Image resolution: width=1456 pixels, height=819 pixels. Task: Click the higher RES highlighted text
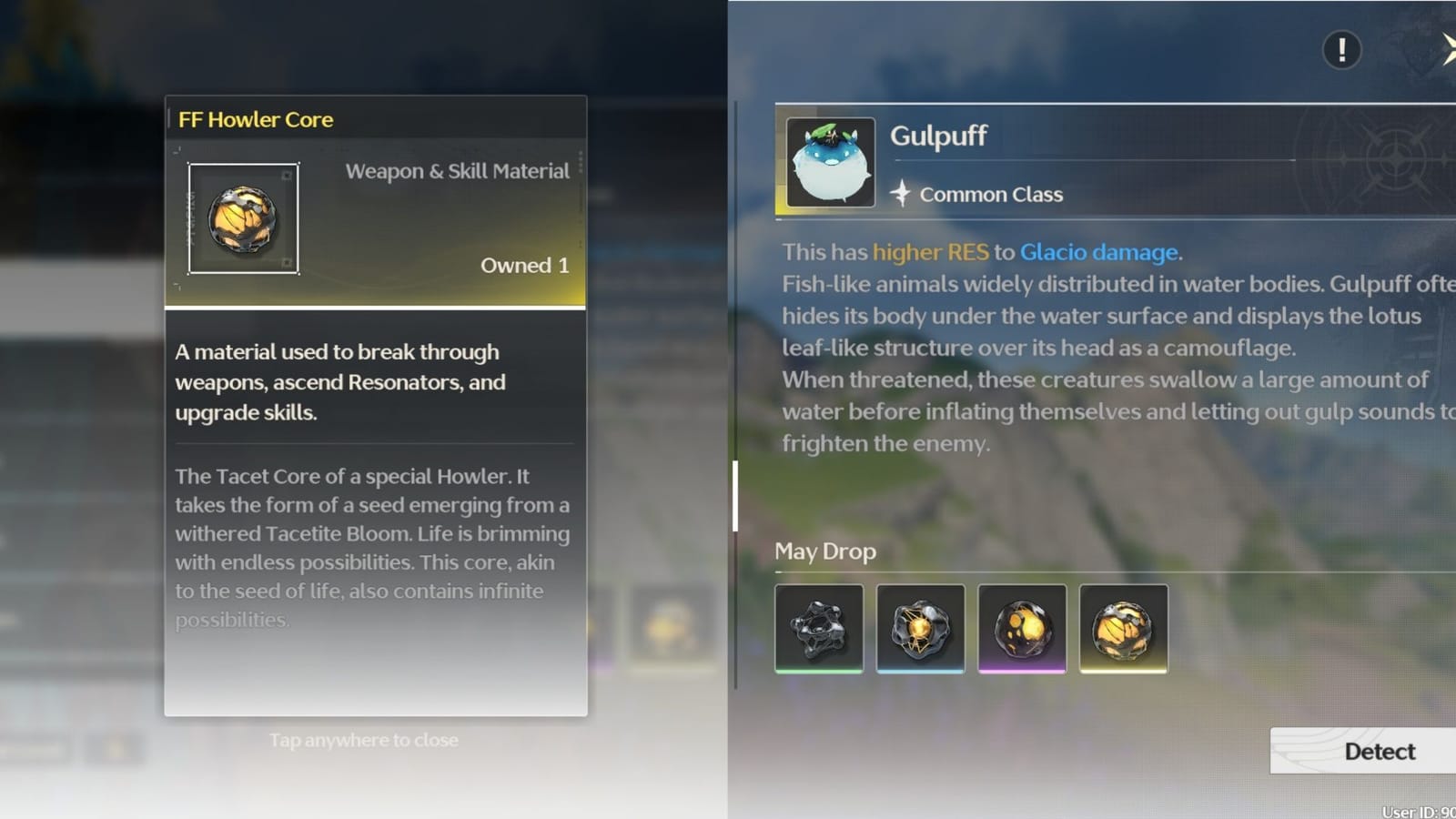point(931,252)
